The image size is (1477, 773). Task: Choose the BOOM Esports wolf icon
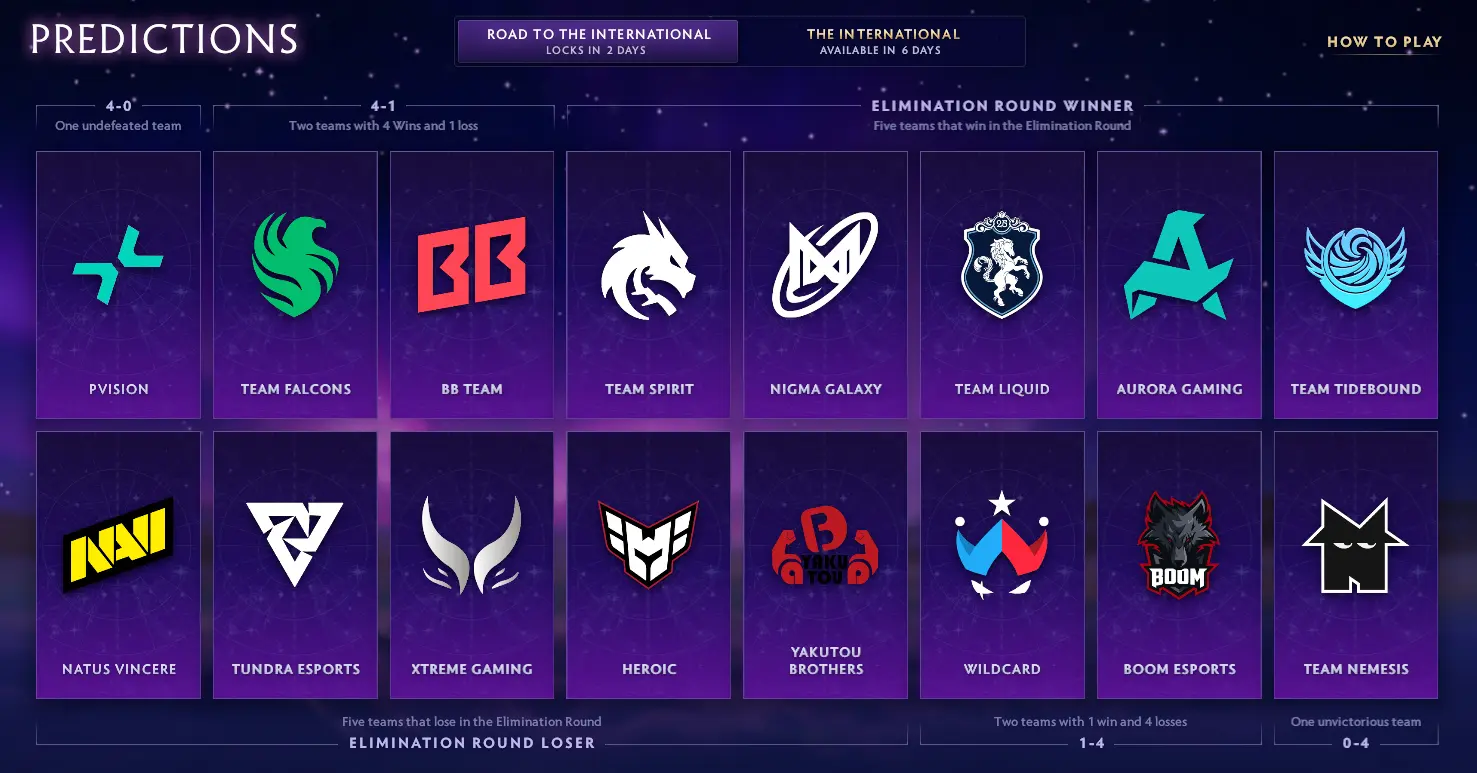point(1179,545)
